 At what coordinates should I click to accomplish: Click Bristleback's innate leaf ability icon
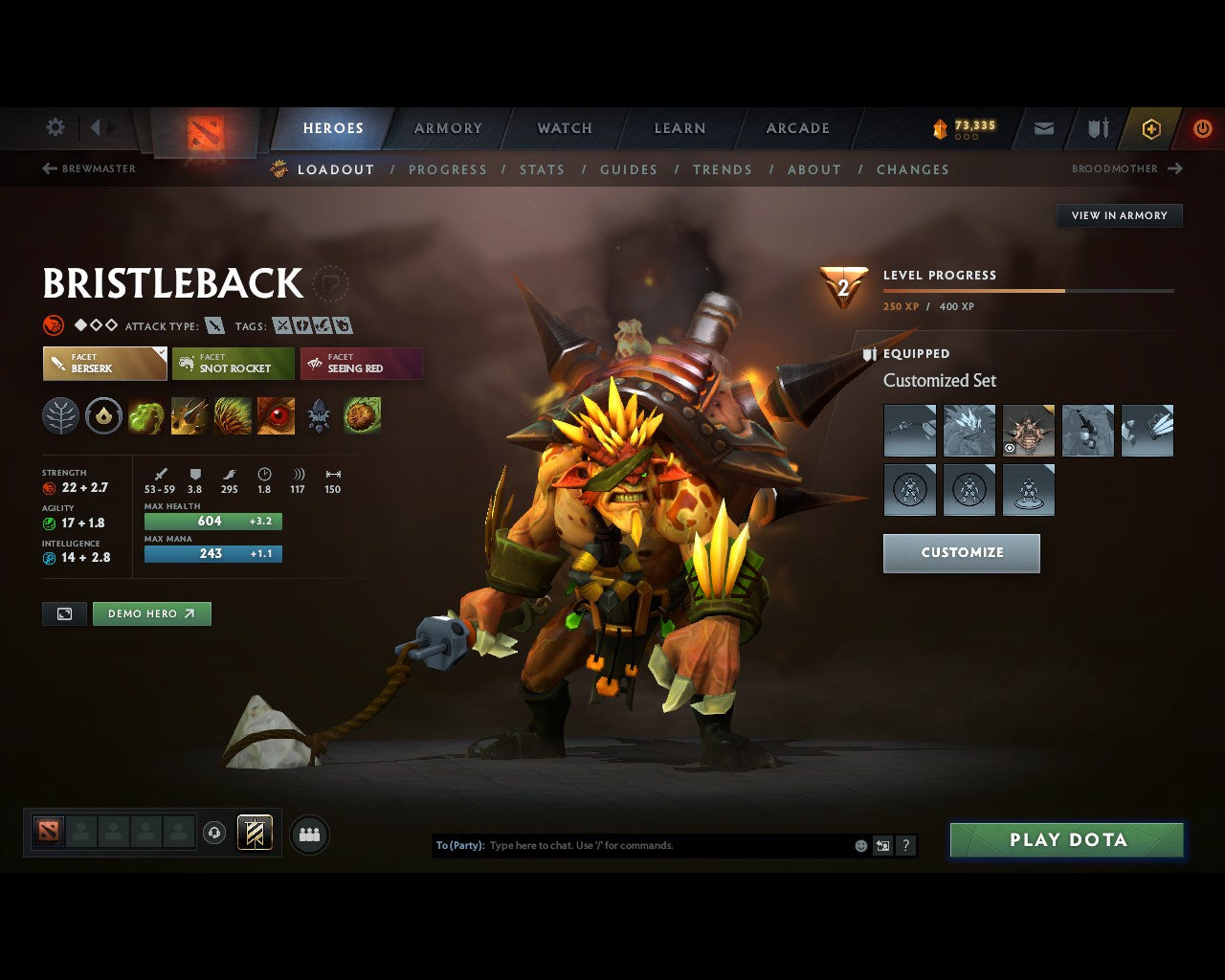pyautogui.click(x=60, y=415)
